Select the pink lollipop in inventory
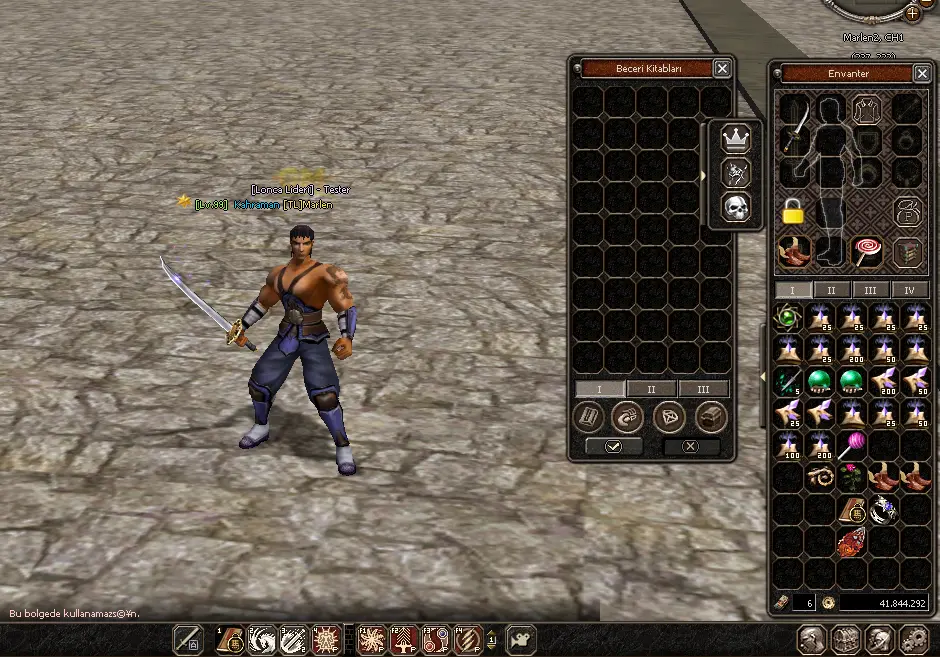The height and width of the screenshot is (657, 940). 853,444
